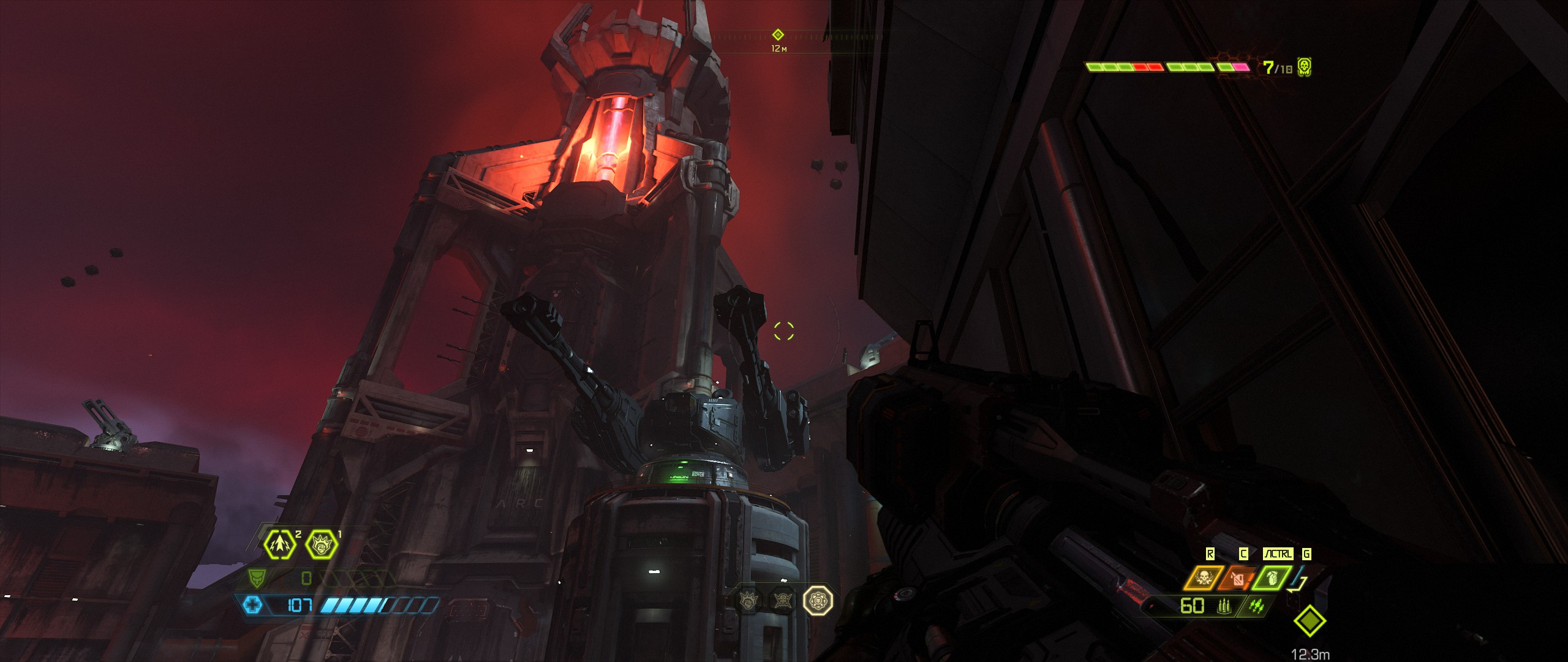Image resolution: width=1568 pixels, height=662 pixels.
Task: Select the highlighted octagon rune icon
Action: [818, 601]
